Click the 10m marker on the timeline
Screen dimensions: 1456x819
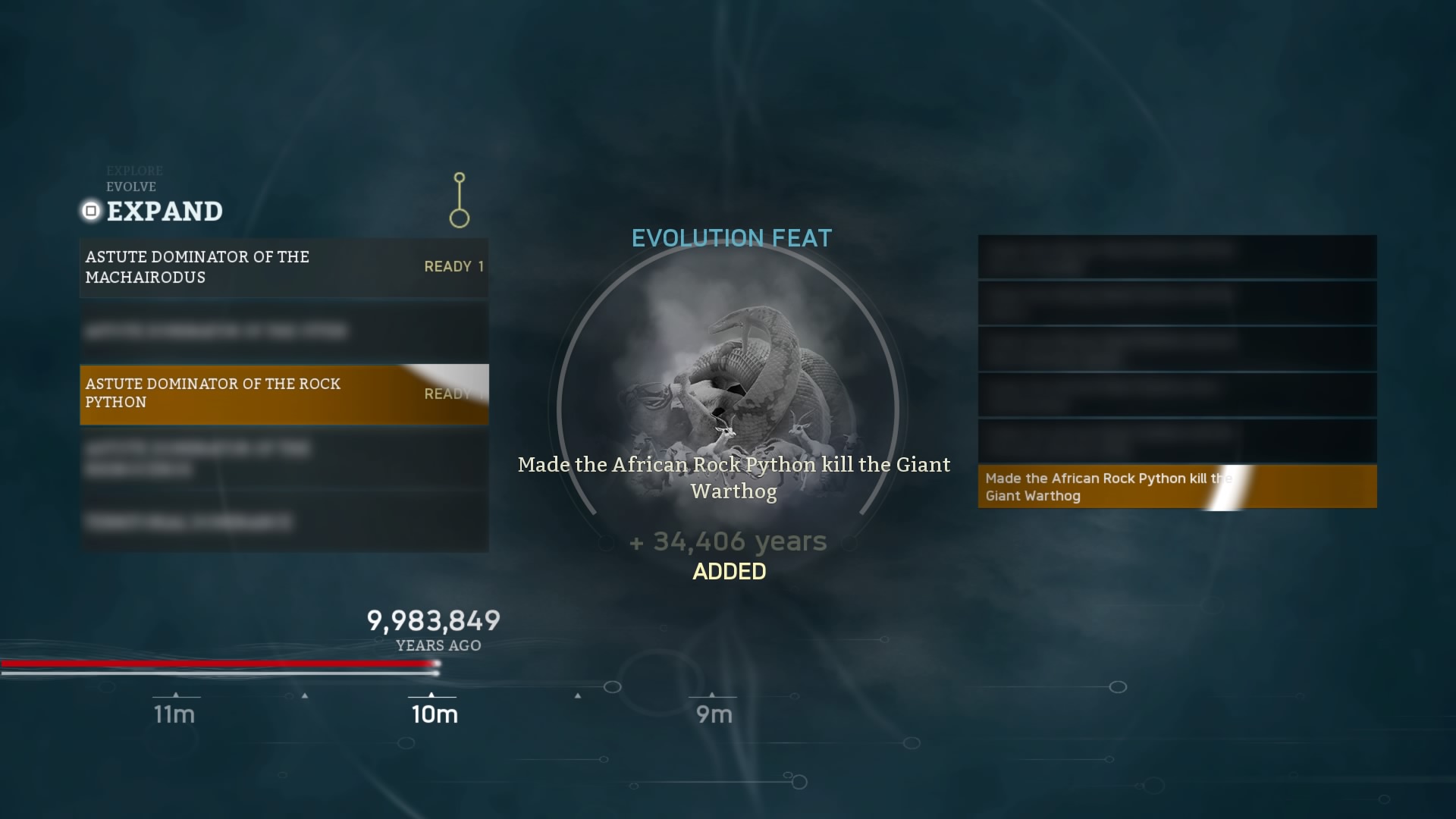click(x=435, y=714)
